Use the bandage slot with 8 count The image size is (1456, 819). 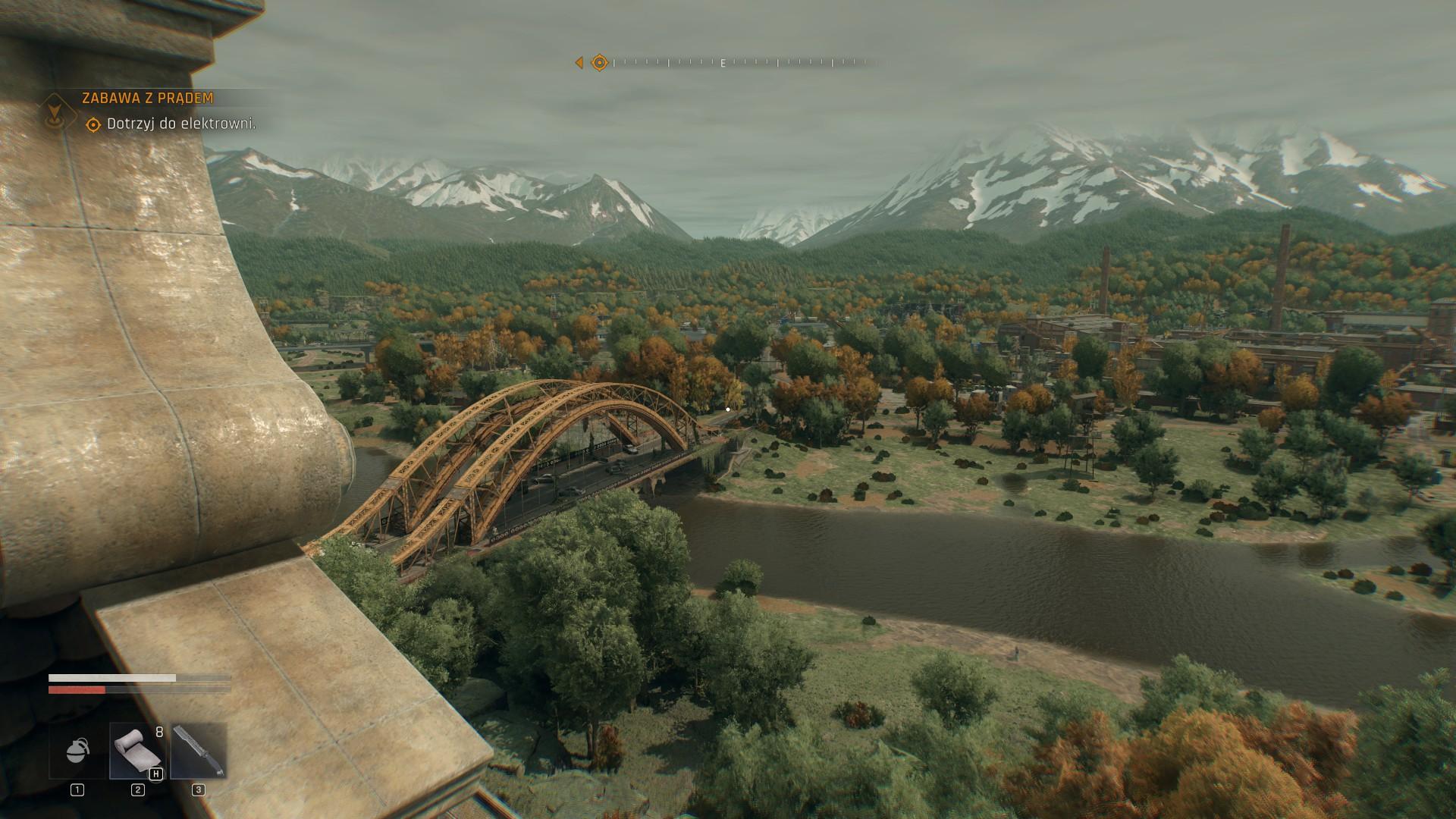(x=137, y=751)
